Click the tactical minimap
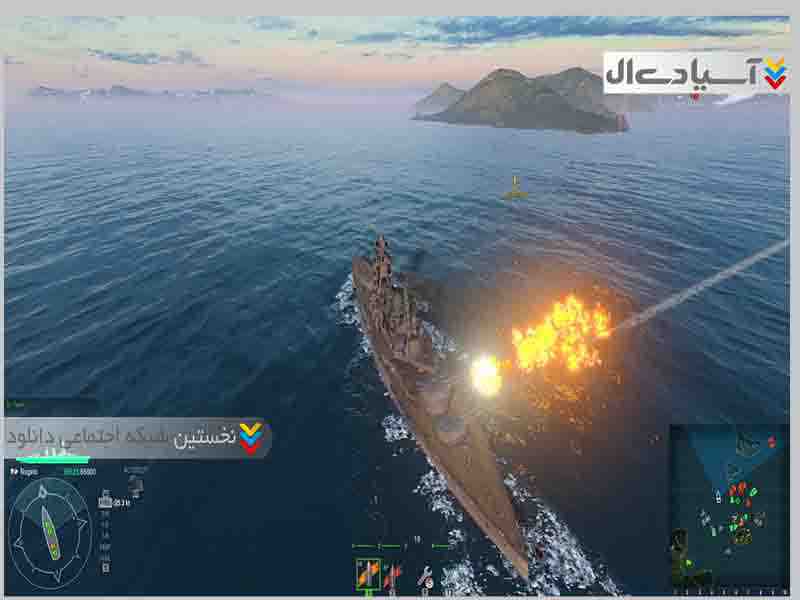Screen dimensions: 800x600 click(728, 506)
